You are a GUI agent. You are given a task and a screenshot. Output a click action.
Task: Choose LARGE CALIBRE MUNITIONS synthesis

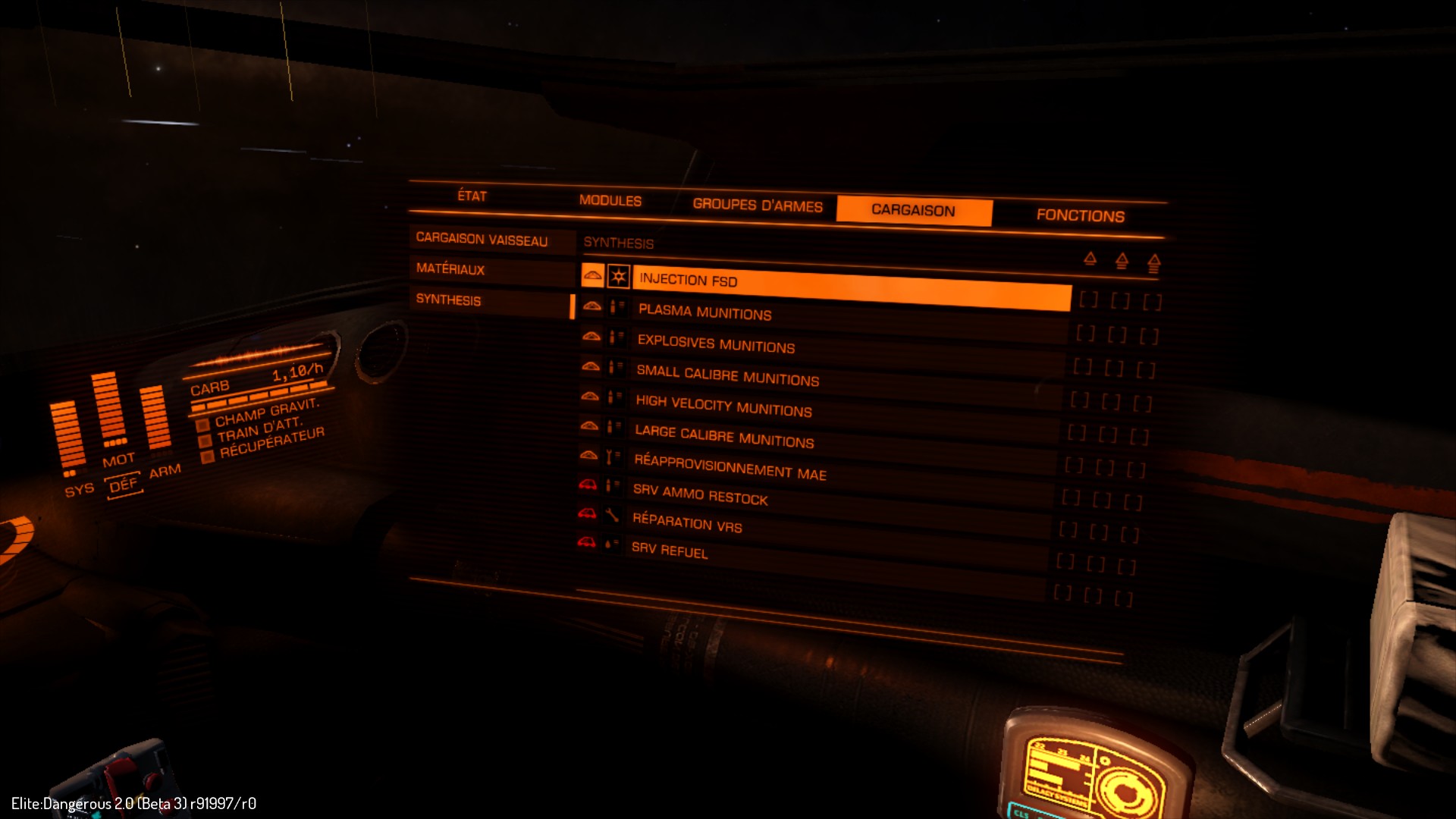(724, 437)
